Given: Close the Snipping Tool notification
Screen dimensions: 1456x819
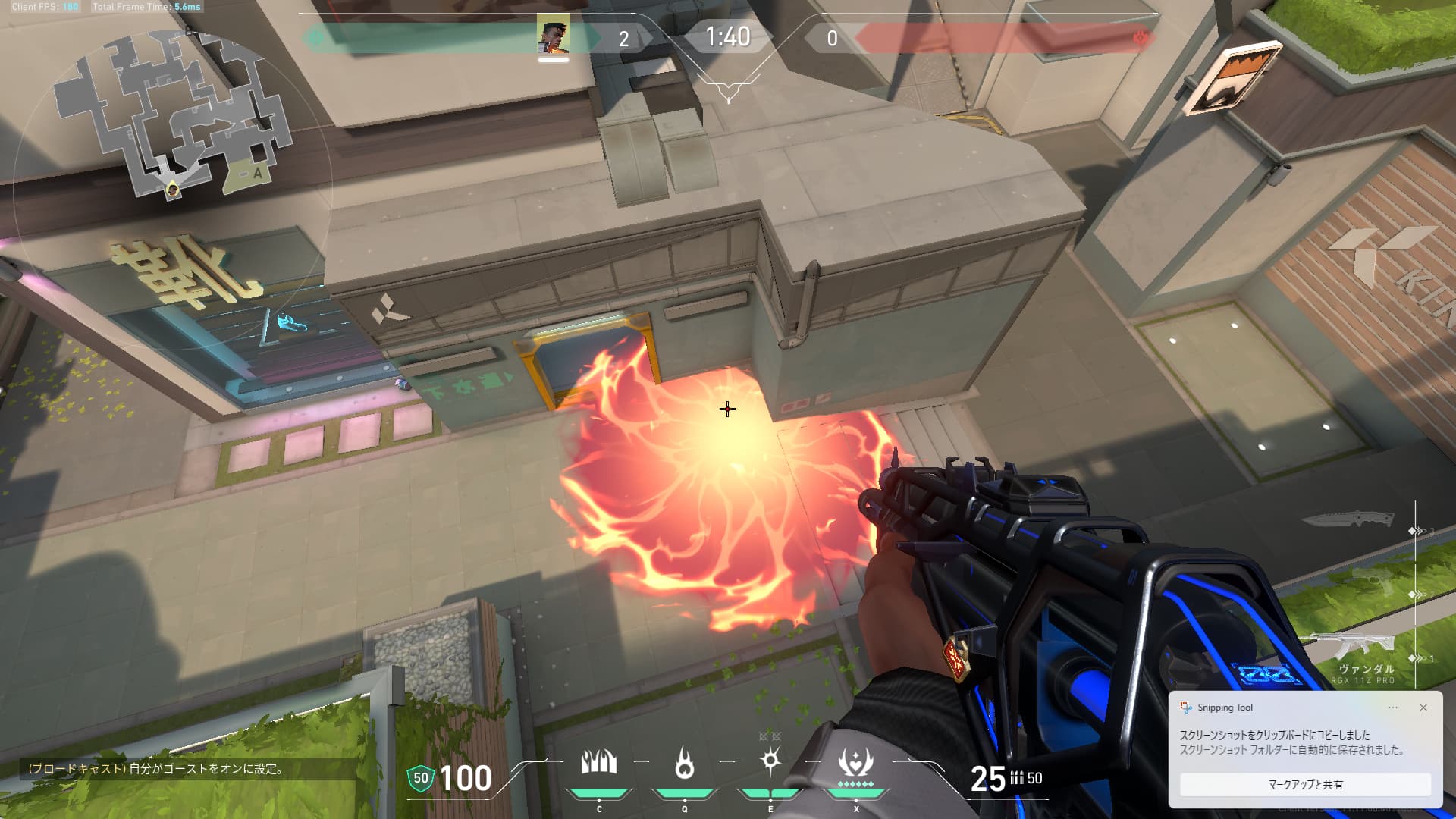Looking at the screenshot, I should (1423, 708).
